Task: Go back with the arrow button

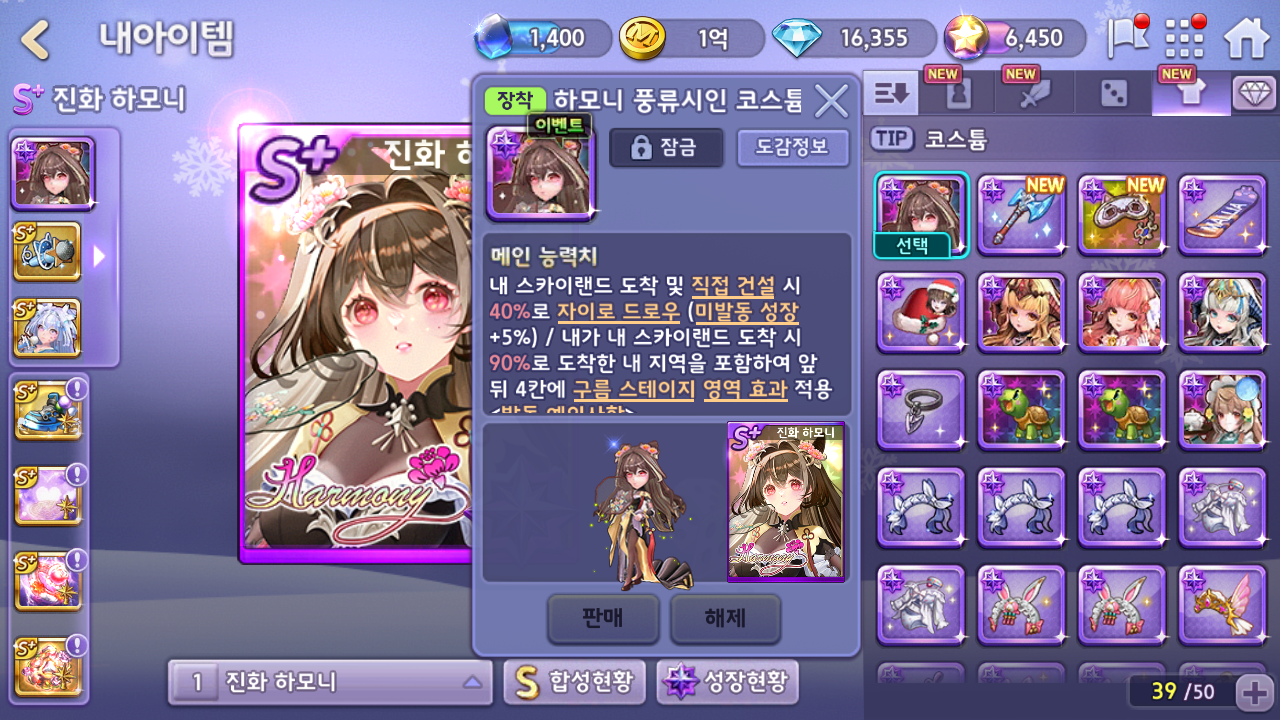Action: (x=36, y=40)
